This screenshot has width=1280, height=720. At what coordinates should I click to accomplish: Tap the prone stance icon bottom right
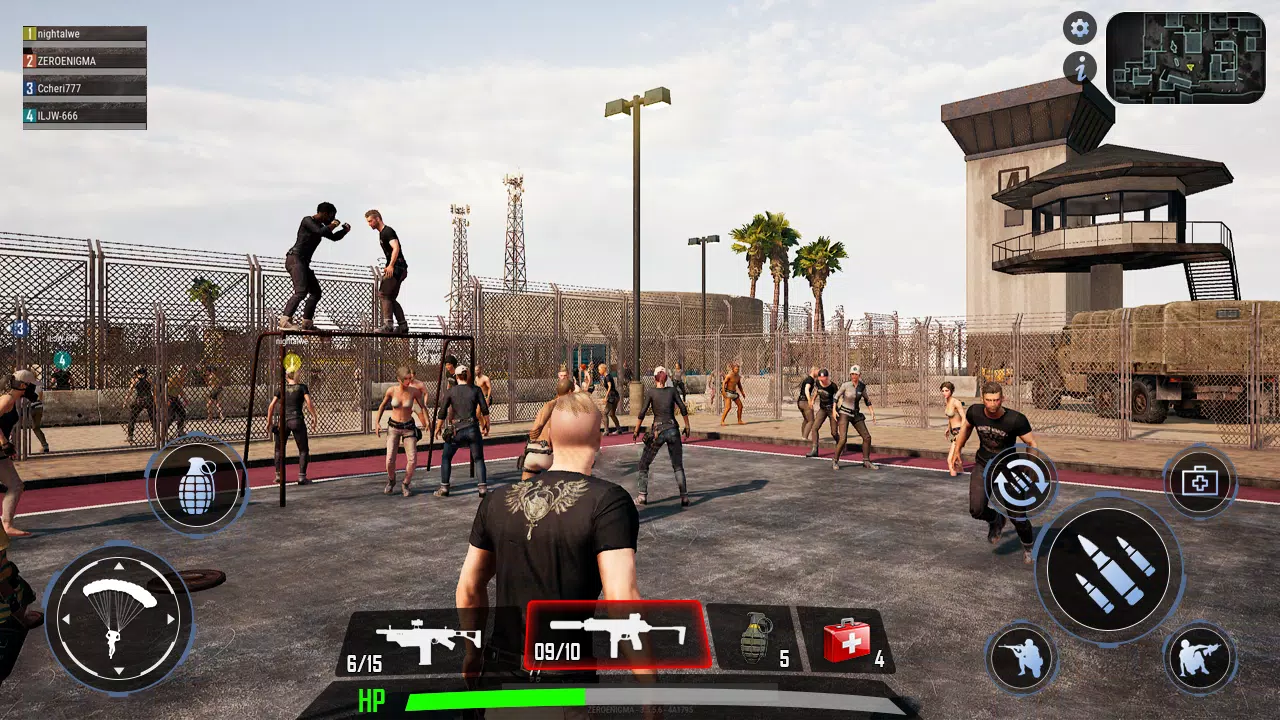tap(1200, 658)
